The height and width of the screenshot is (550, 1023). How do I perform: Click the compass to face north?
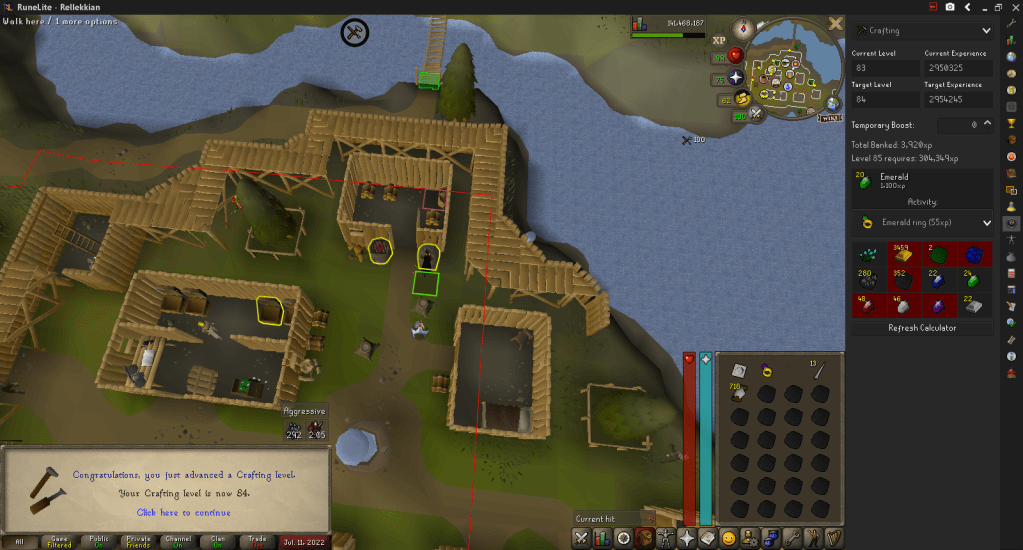[x=743, y=27]
